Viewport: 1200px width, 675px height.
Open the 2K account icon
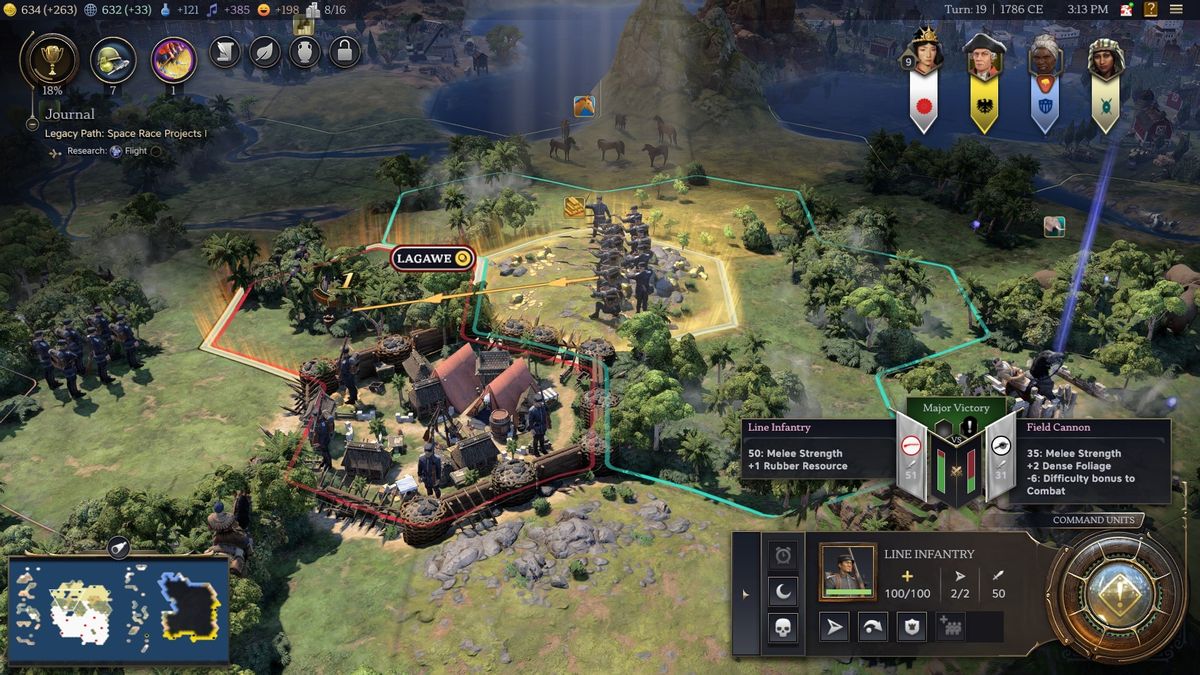coord(1126,9)
